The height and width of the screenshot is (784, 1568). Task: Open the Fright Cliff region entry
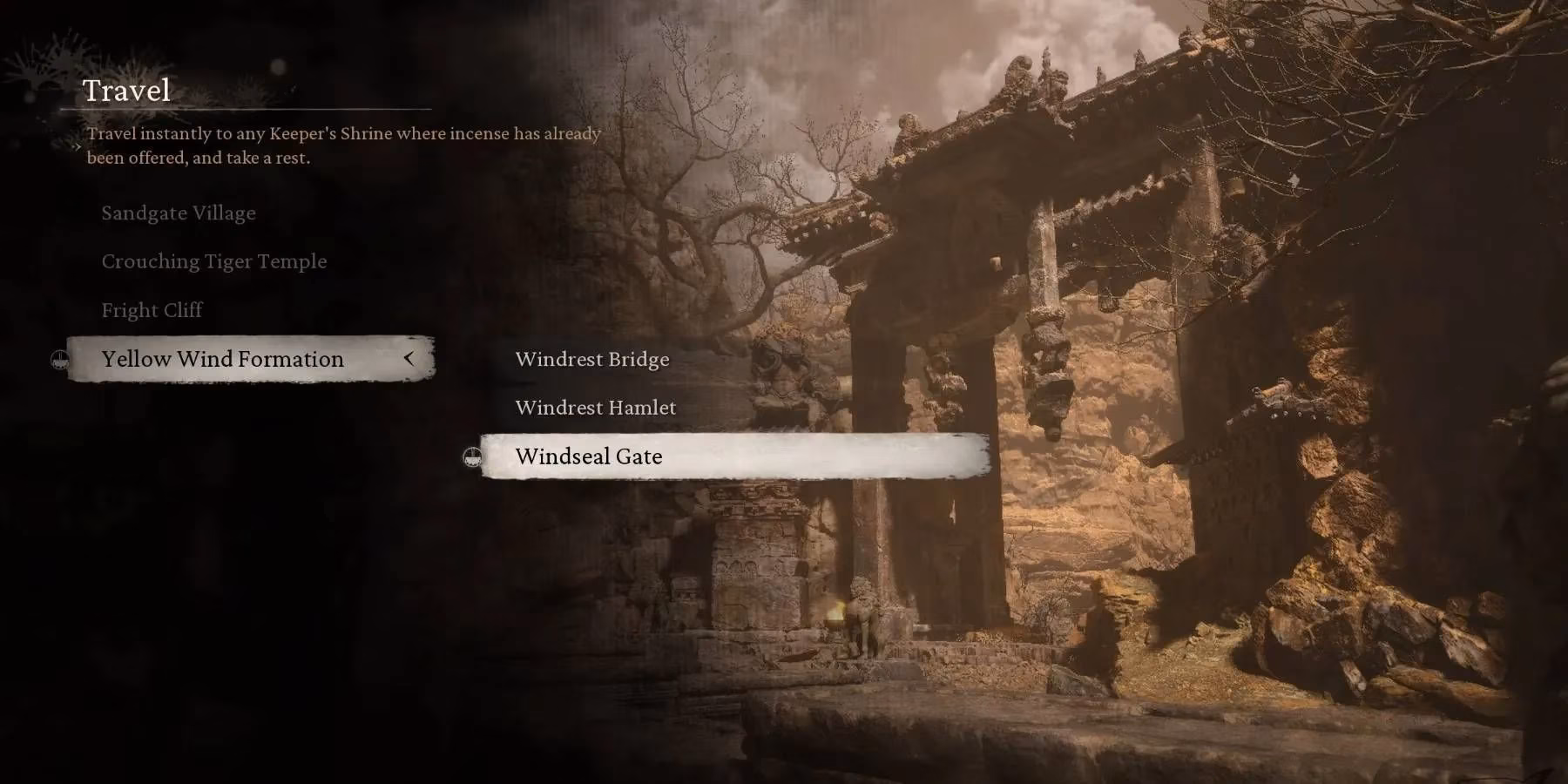click(153, 309)
